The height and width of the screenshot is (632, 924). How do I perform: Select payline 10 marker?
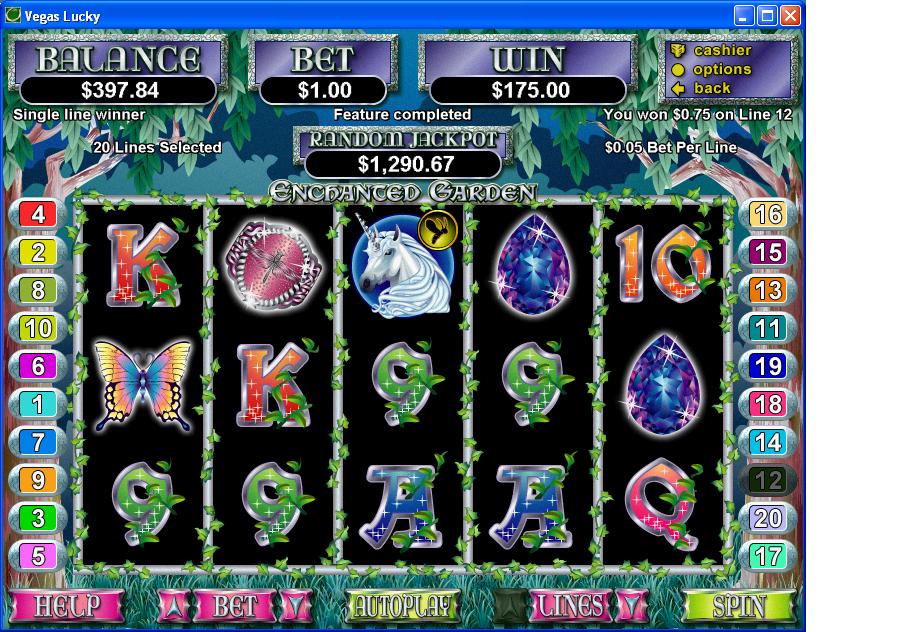[38, 328]
